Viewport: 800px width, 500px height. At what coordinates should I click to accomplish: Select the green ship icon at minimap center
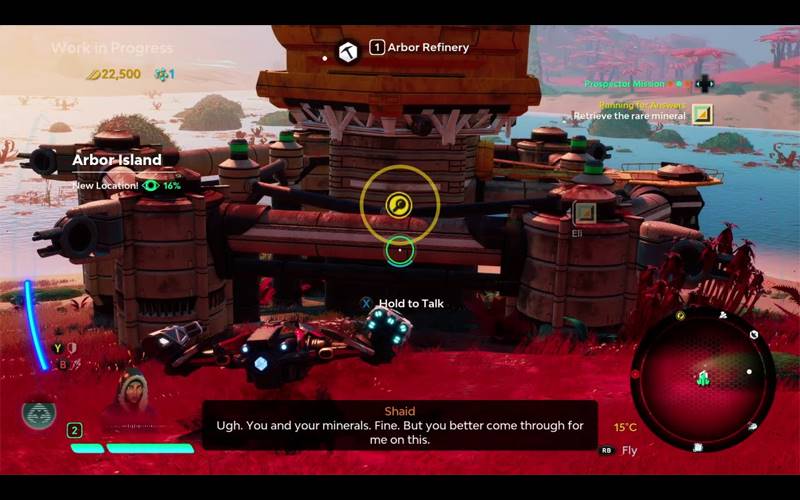tap(703, 378)
